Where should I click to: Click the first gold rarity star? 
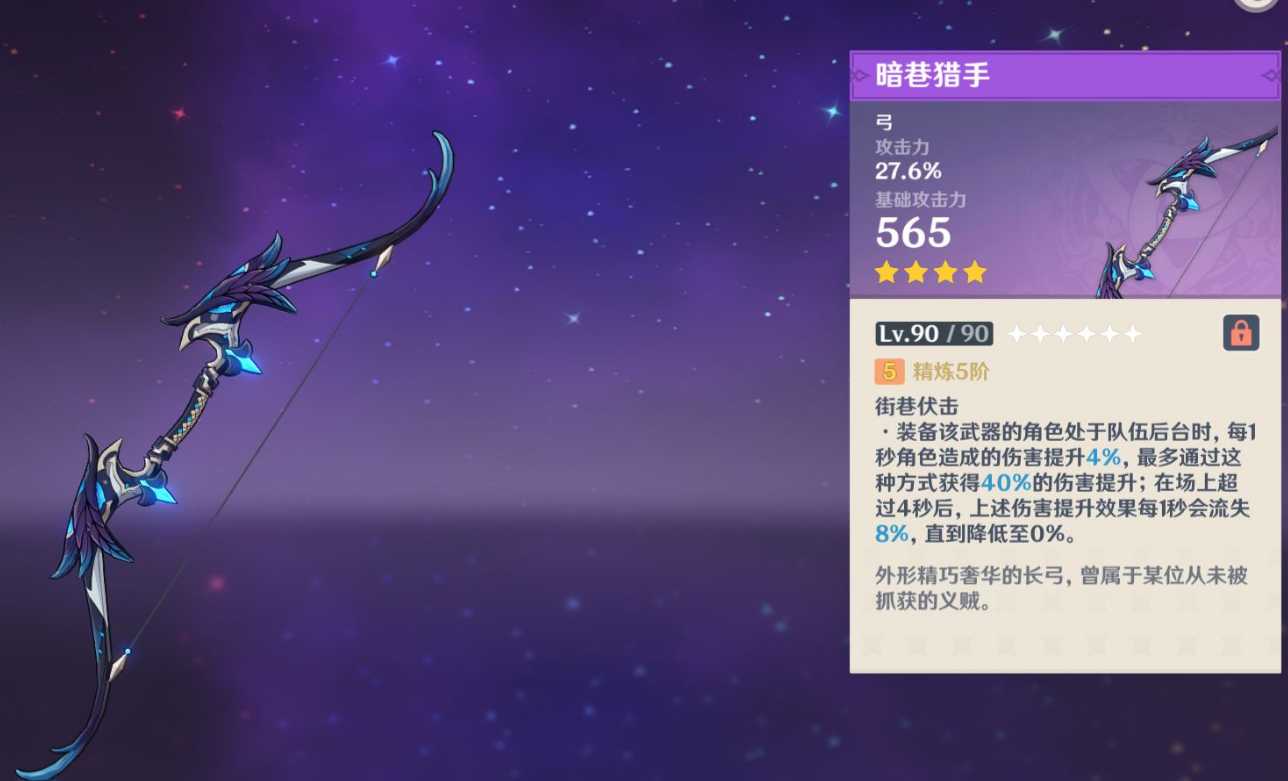click(886, 271)
